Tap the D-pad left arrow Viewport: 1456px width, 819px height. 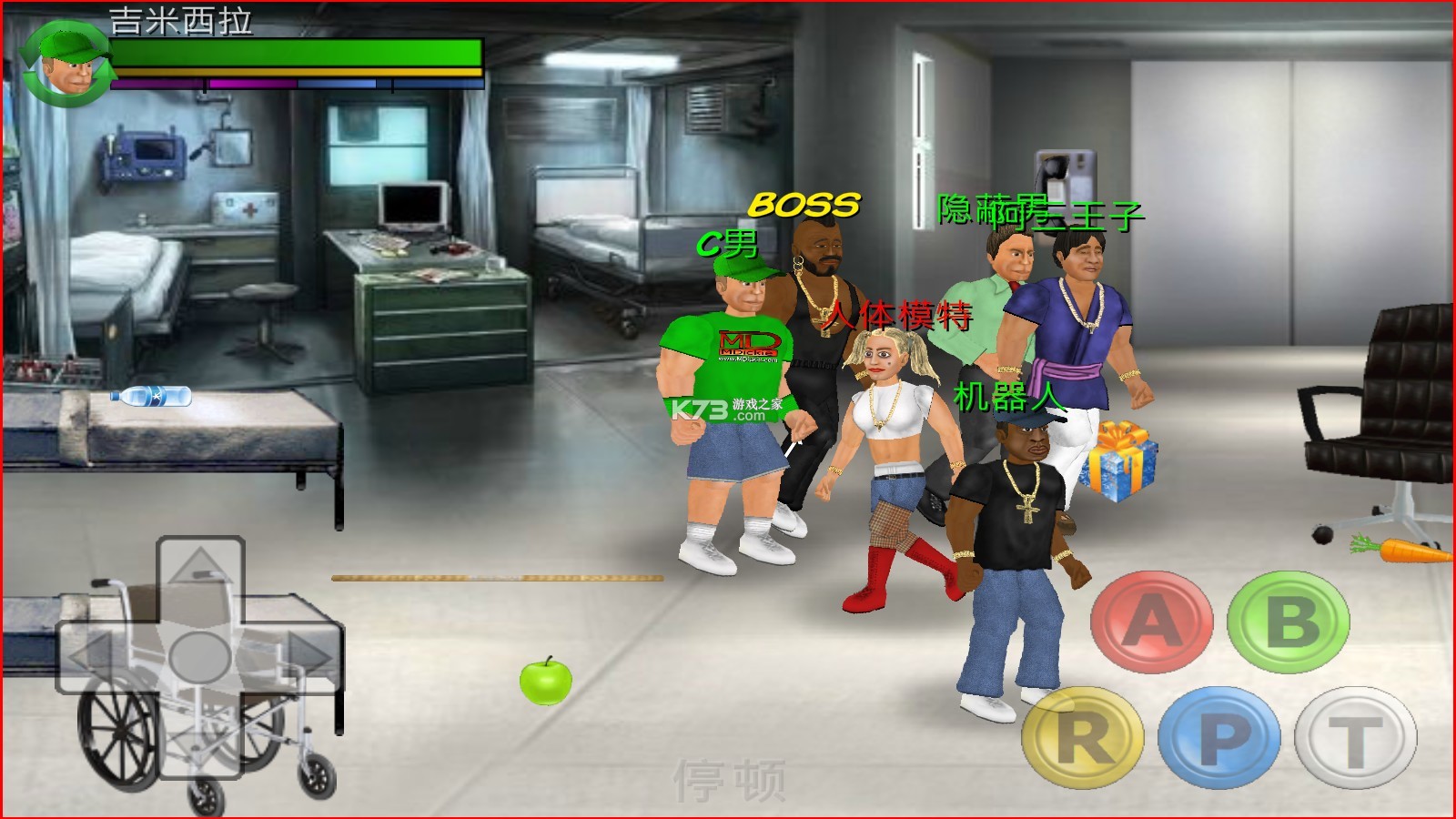(x=96, y=655)
